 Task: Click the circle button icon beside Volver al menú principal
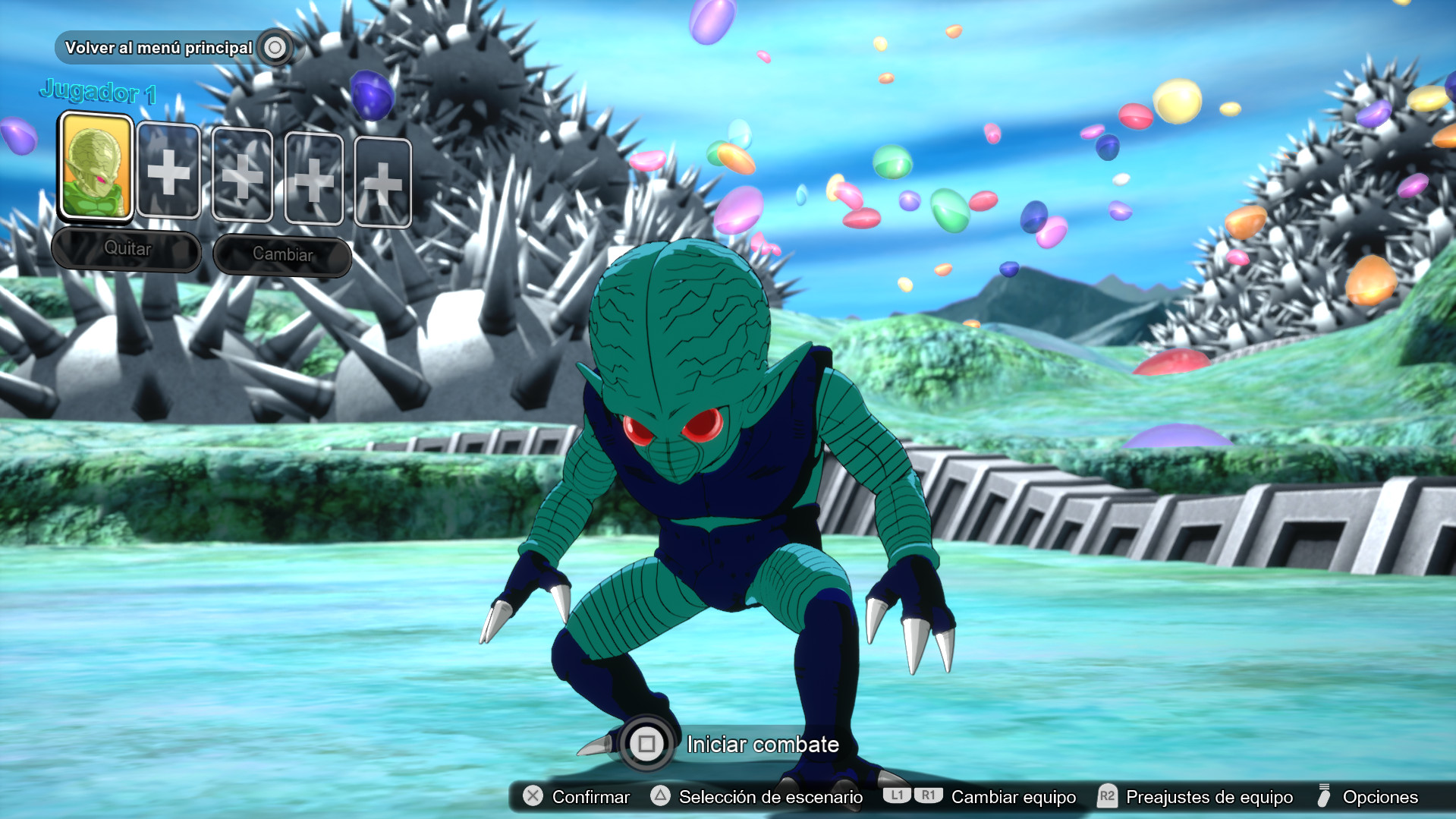pos(275,47)
